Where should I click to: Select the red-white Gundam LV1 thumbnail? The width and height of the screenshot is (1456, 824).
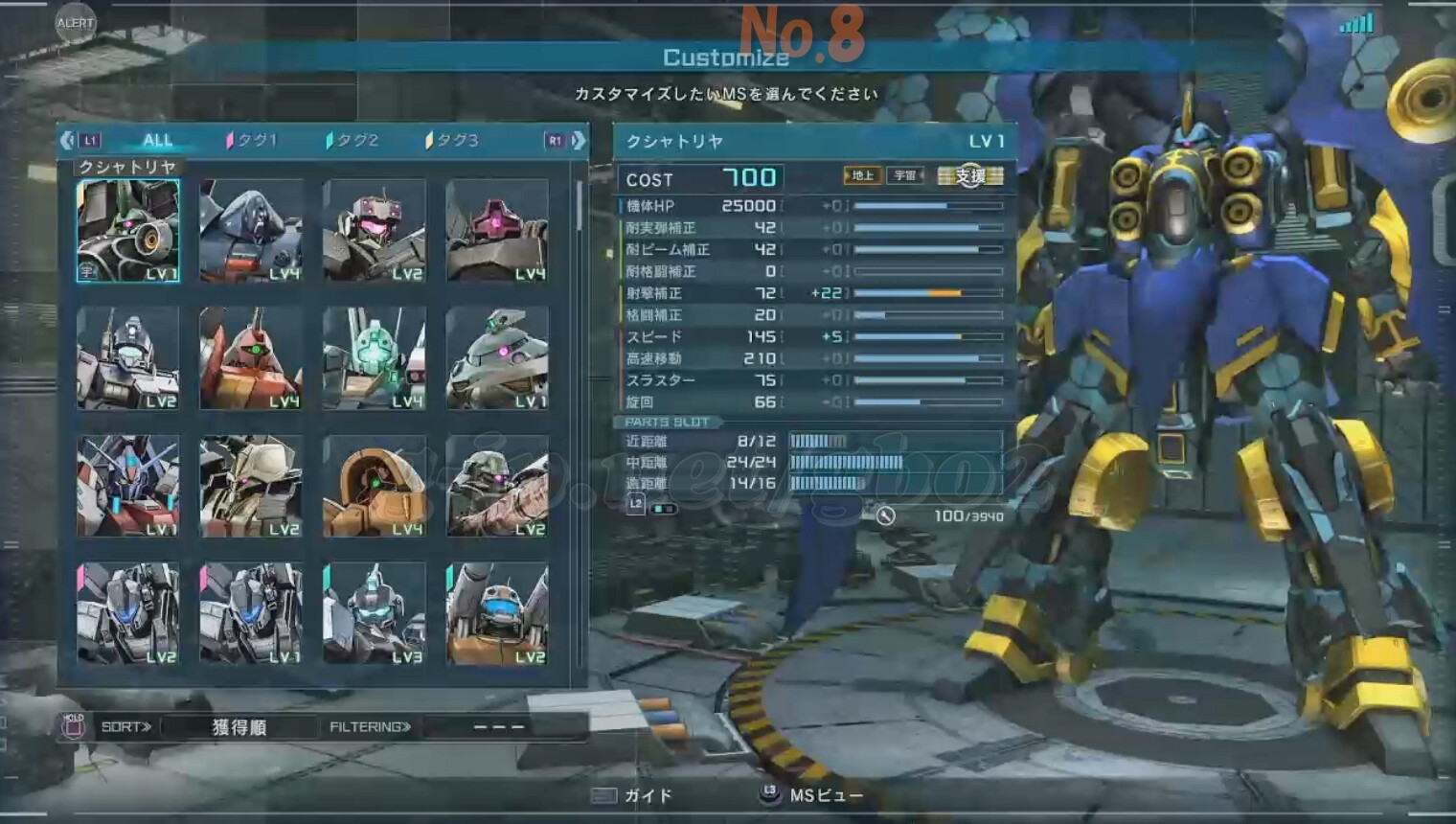(x=128, y=486)
